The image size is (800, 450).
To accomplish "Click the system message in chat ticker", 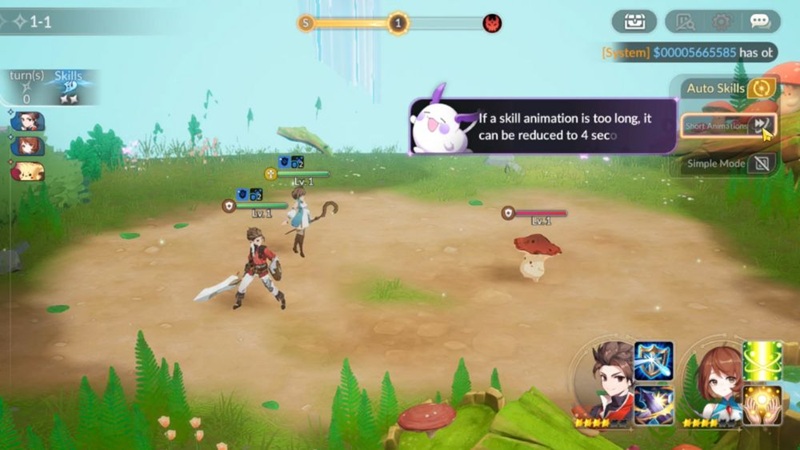I will point(688,52).
